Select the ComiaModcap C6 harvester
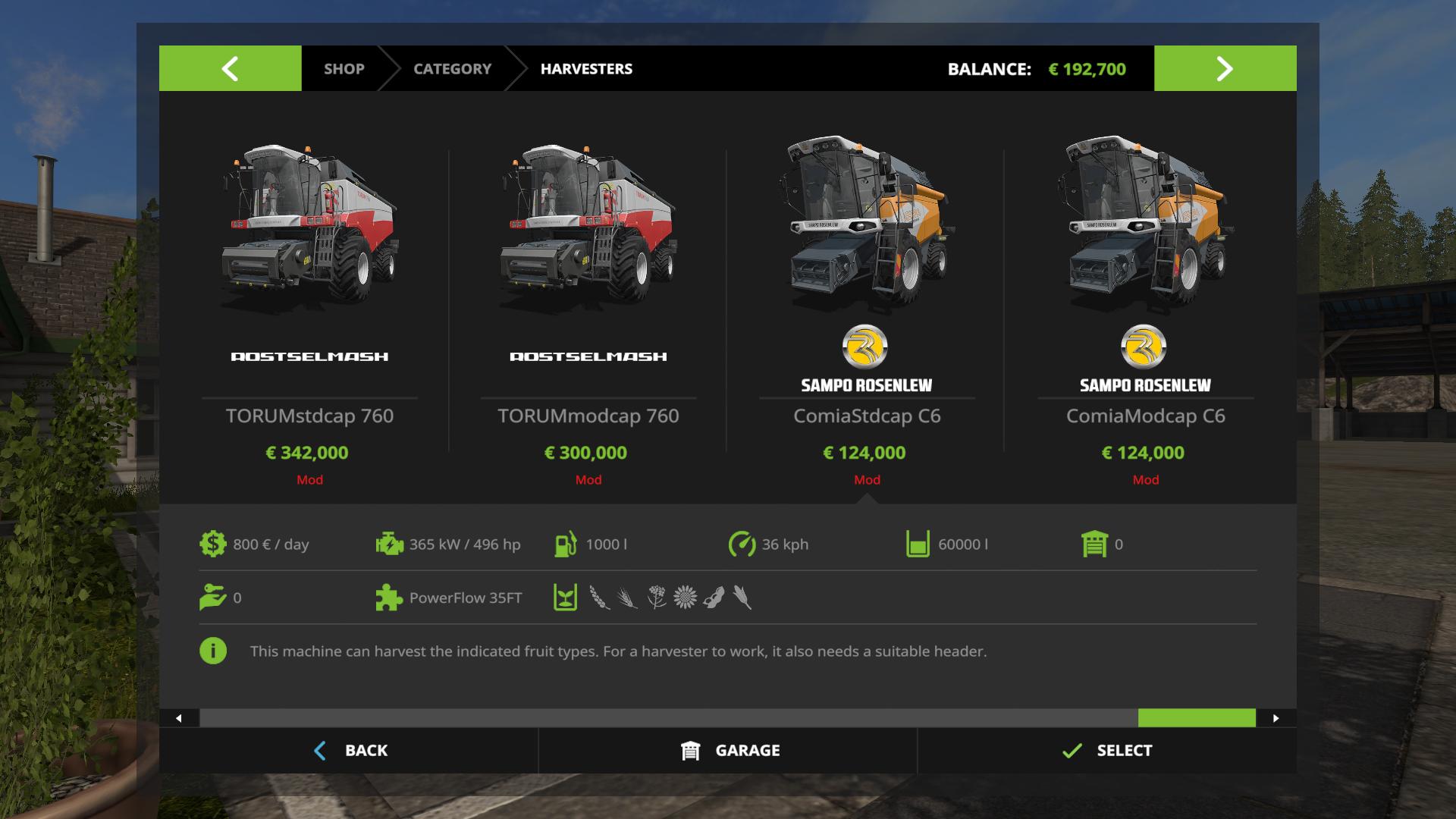The width and height of the screenshot is (1456, 819). [1145, 303]
